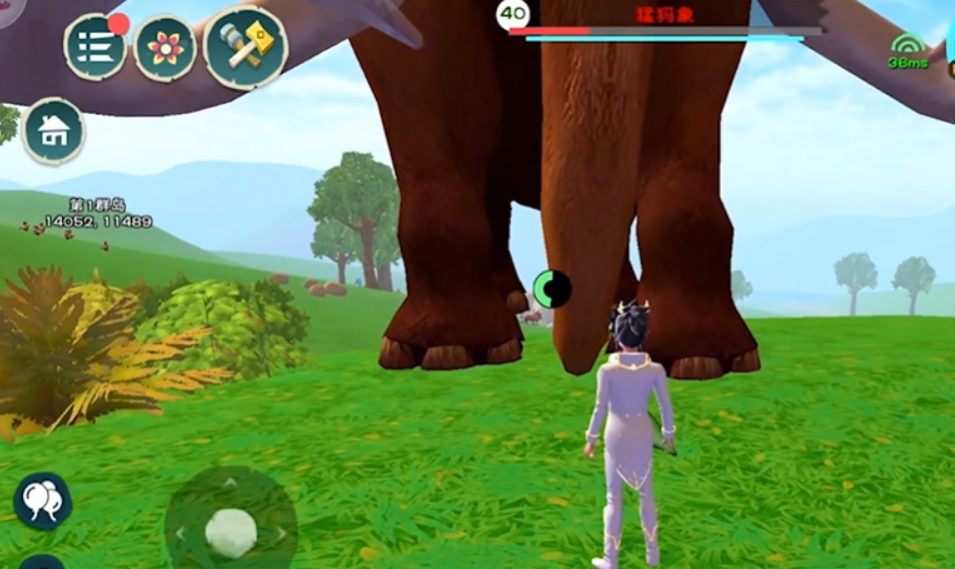Viewport: 955px width, 569px height.
Task: Open the home house button
Action: 53,131
